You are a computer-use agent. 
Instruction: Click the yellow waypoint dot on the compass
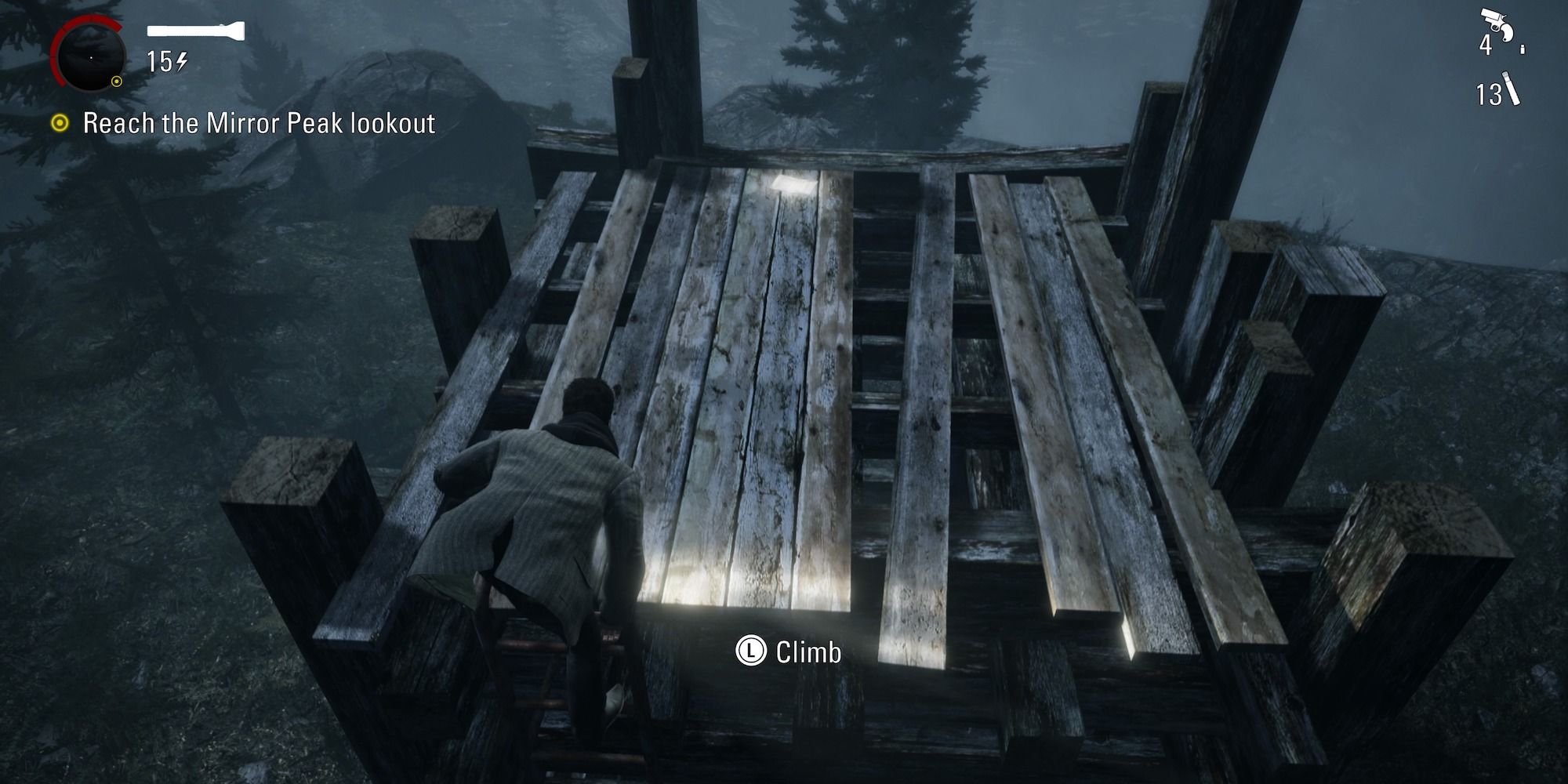point(117,81)
